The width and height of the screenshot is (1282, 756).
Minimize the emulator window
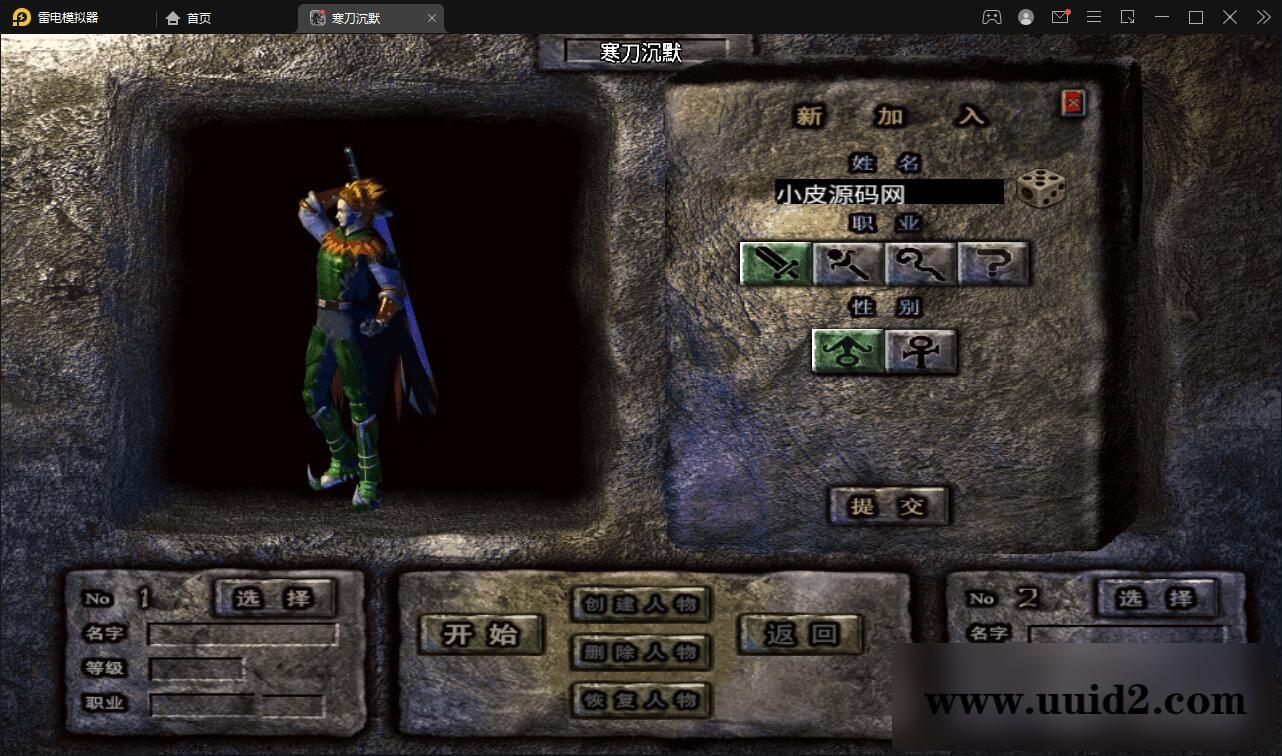(x=1161, y=17)
